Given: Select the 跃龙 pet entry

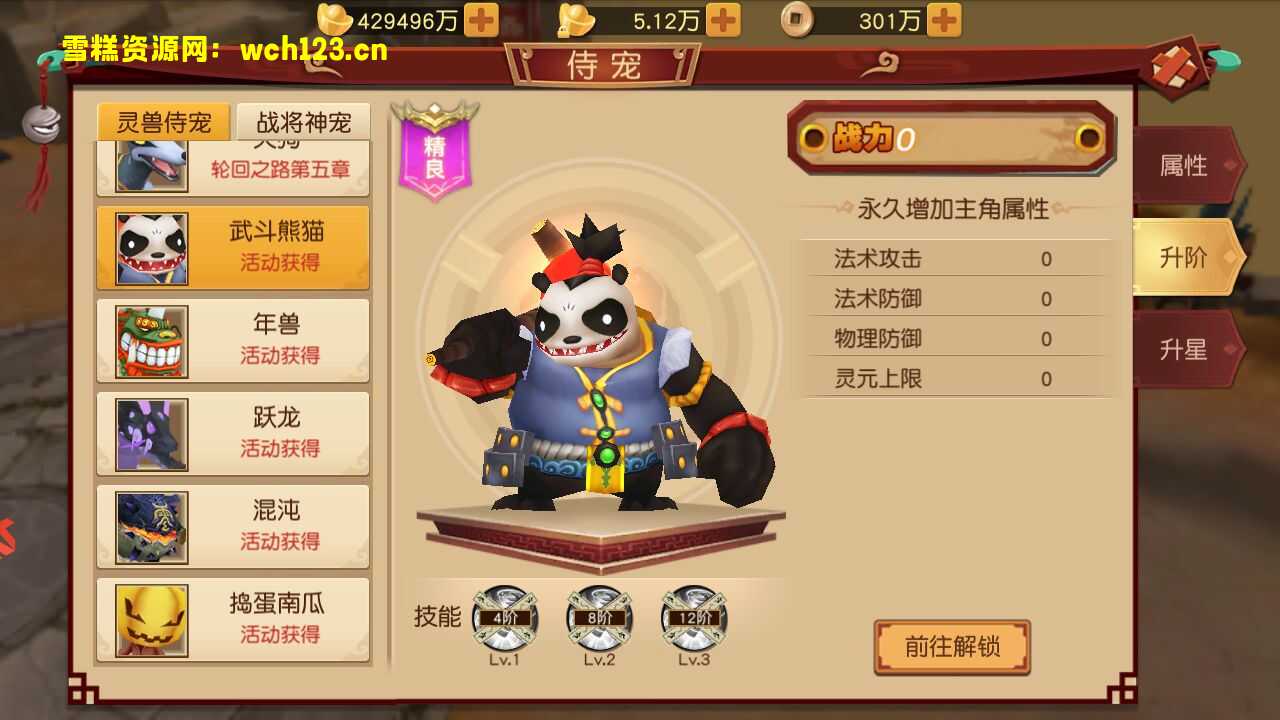Looking at the screenshot, I should pos(233,433).
